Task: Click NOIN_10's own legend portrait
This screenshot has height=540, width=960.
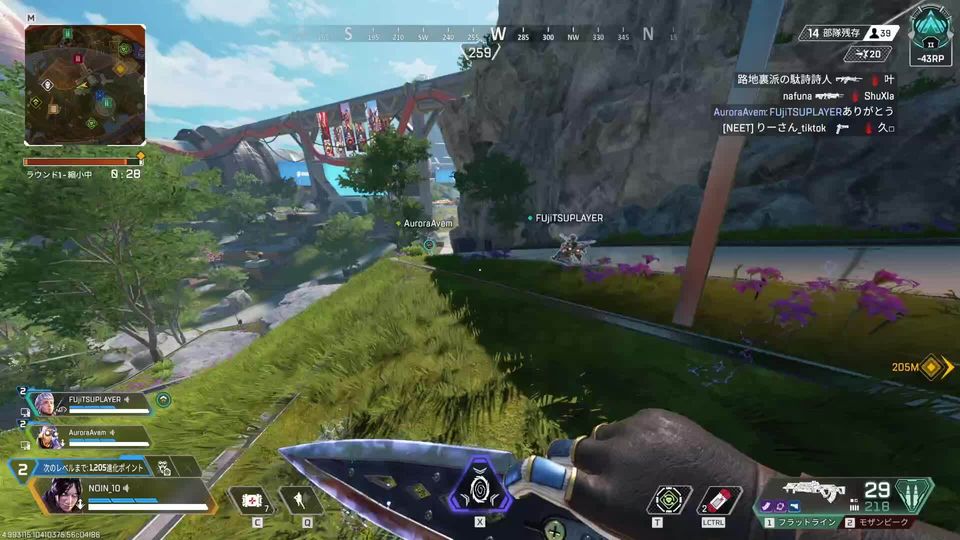Action: pyautogui.click(x=60, y=494)
